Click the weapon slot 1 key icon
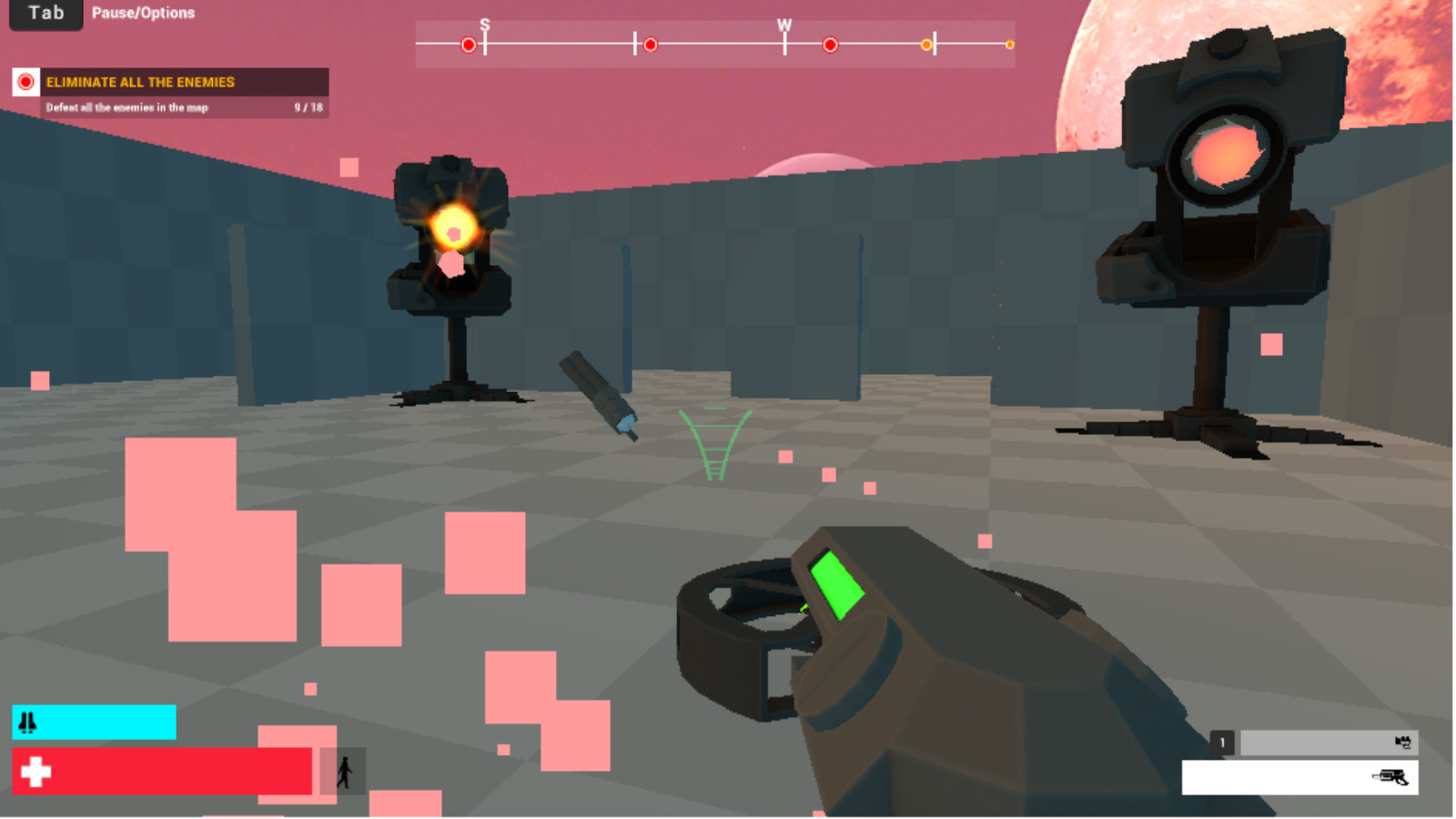Screen dimensions: 1456x819 click(x=1222, y=743)
